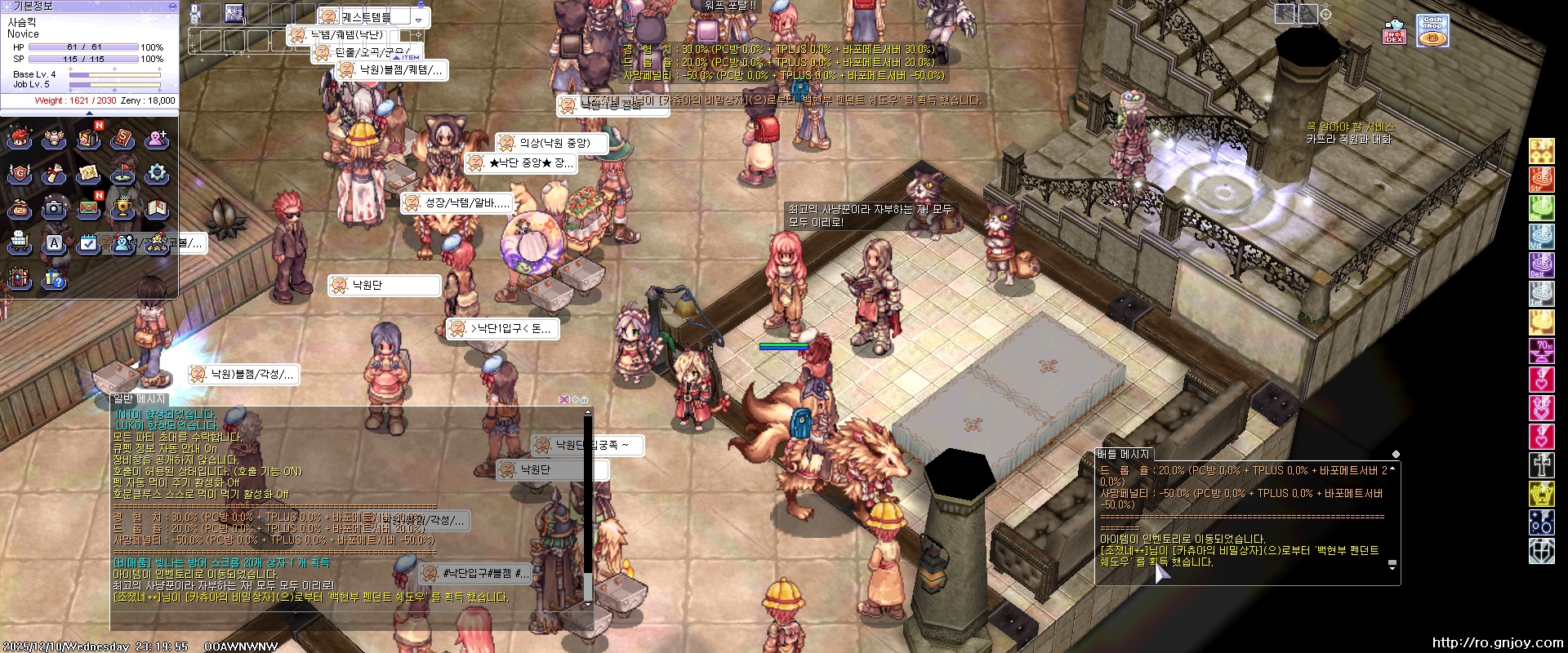Close the hotbar with its X button
This screenshot has height=653, width=1568.
pyautogui.click(x=421, y=5)
